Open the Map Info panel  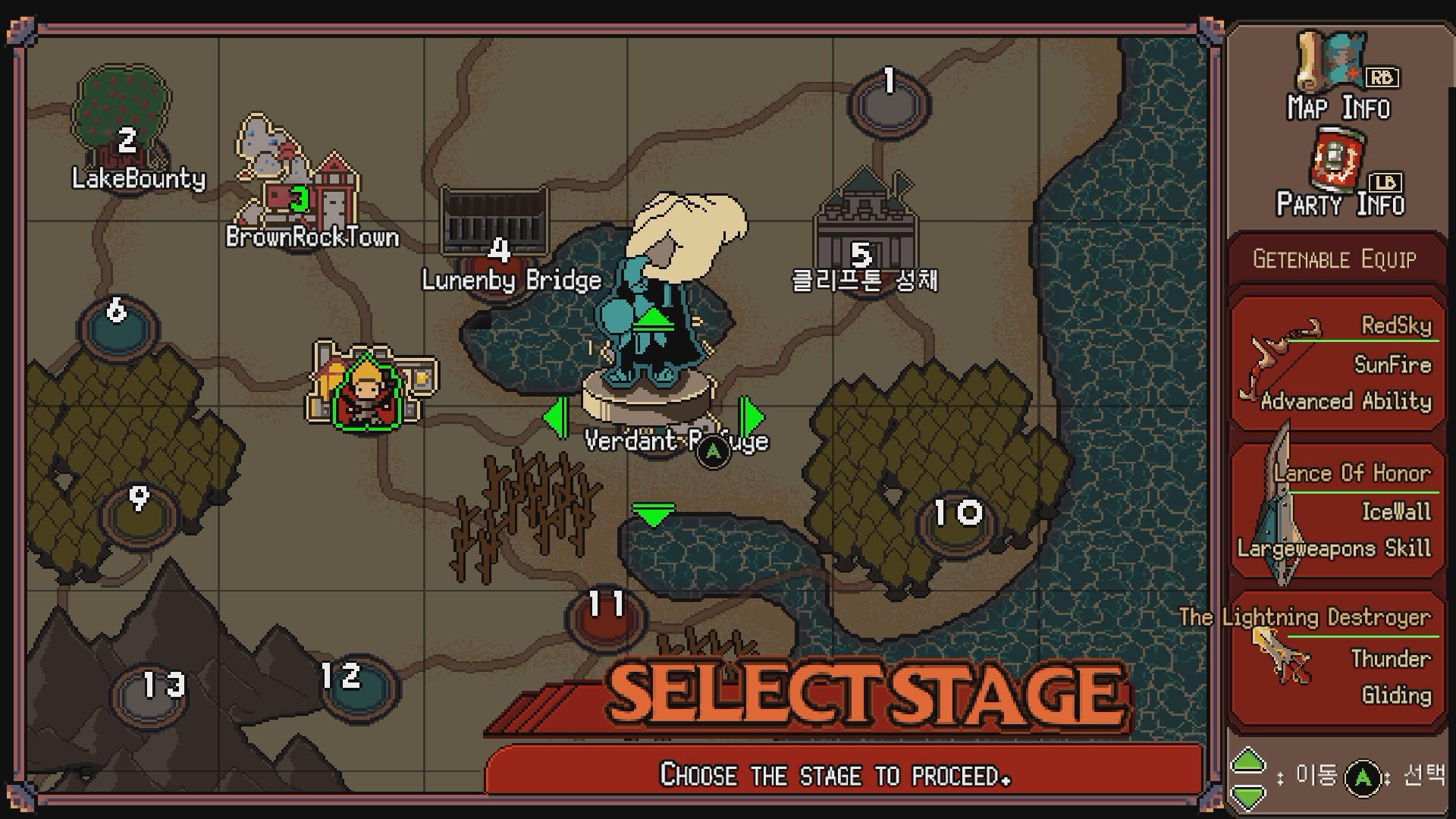click(1335, 83)
